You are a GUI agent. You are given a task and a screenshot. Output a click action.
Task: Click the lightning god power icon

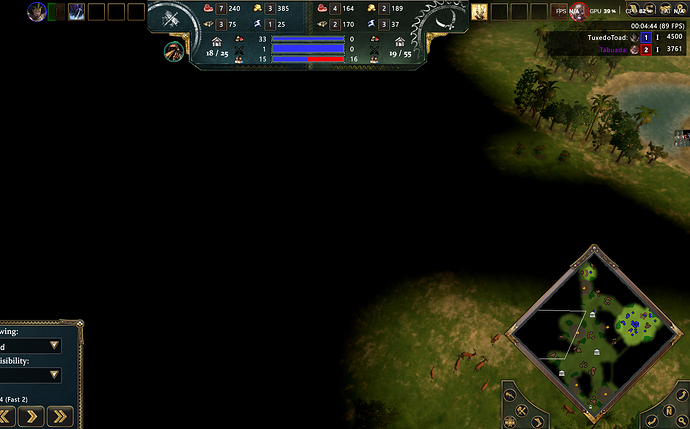75,12
